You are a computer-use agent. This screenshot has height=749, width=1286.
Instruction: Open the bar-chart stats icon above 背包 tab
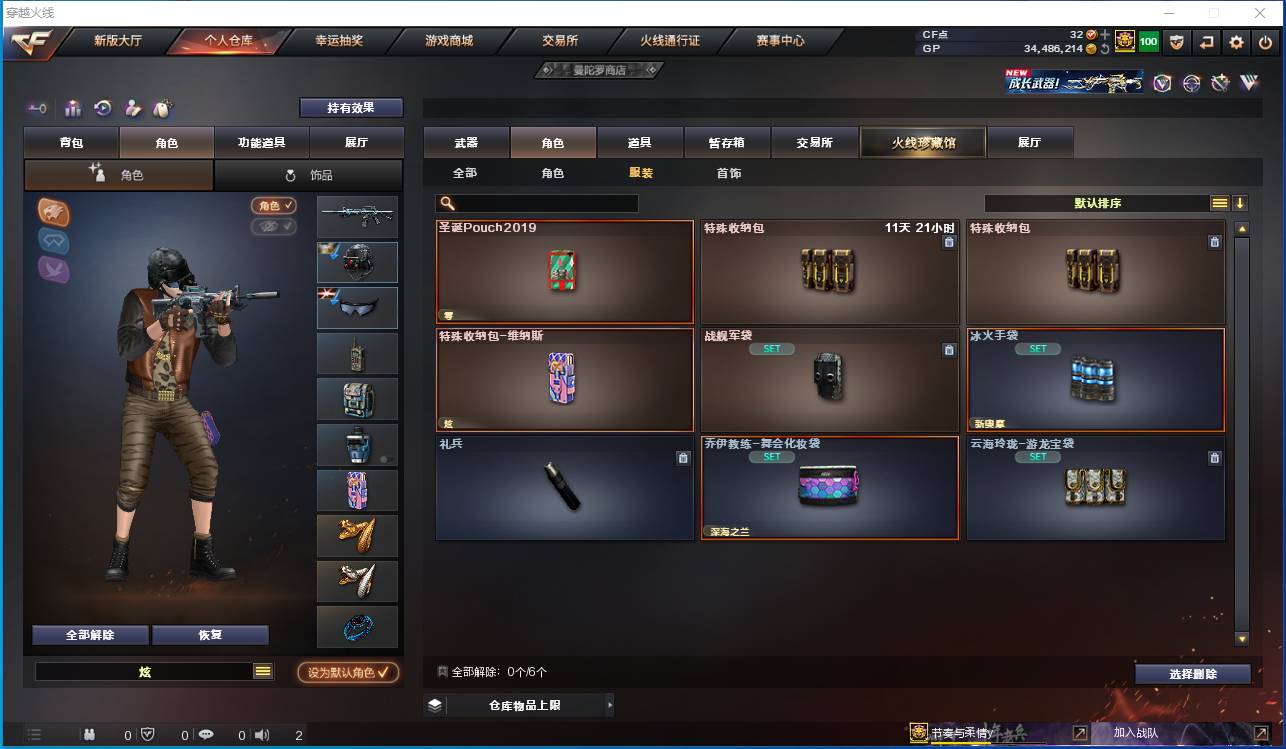72,107
